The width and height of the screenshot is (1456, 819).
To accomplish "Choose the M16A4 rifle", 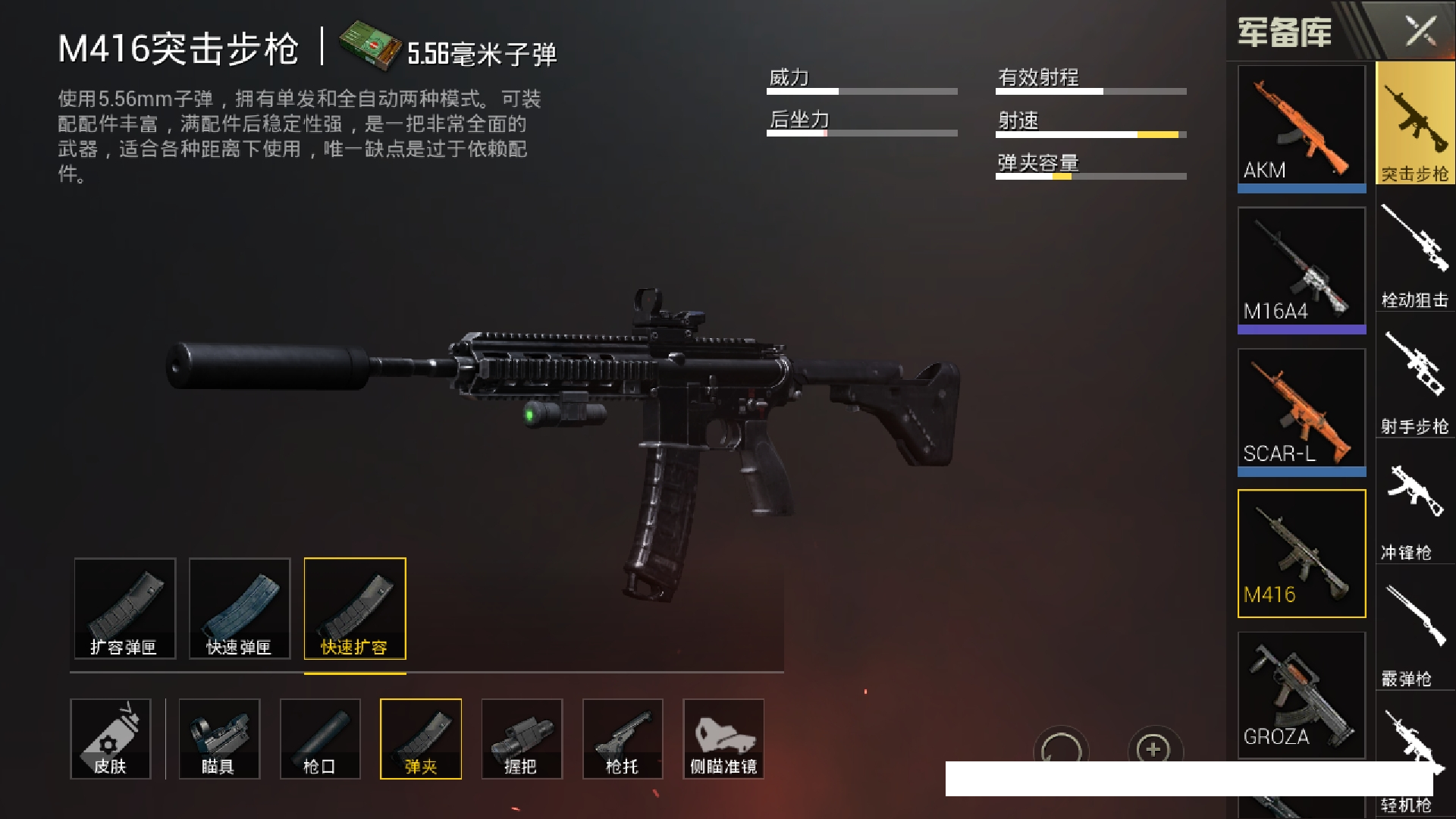I will coord(1301,267).
